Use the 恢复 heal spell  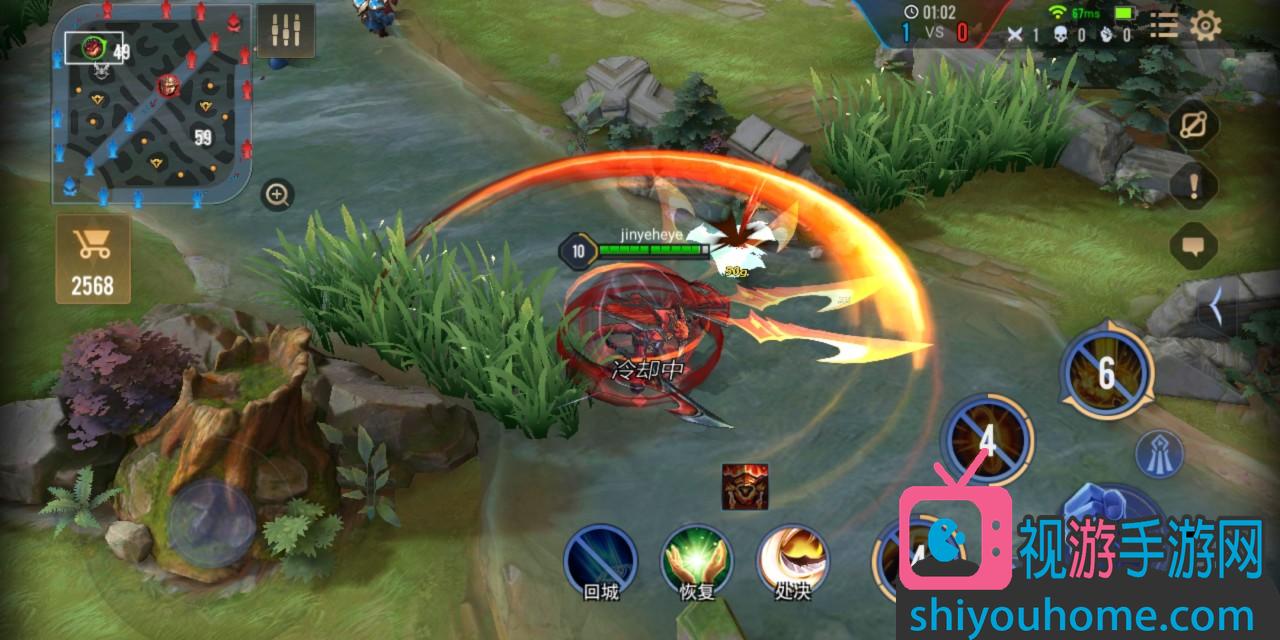click(697, 561)
